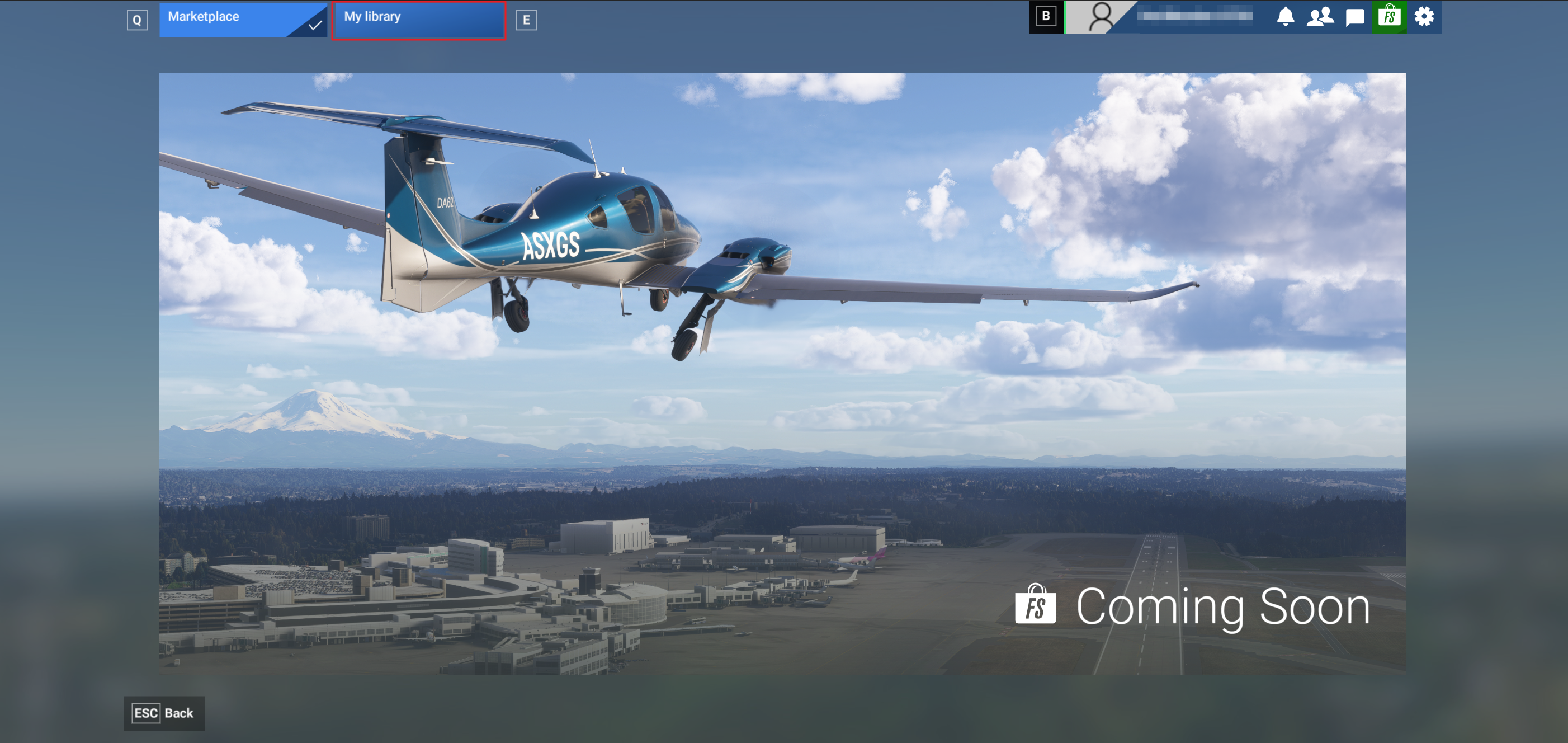The width and height of the screenshot is (1568, 743).
Task: Open notifications via the bell icon
Action: tap(1286, 16)
